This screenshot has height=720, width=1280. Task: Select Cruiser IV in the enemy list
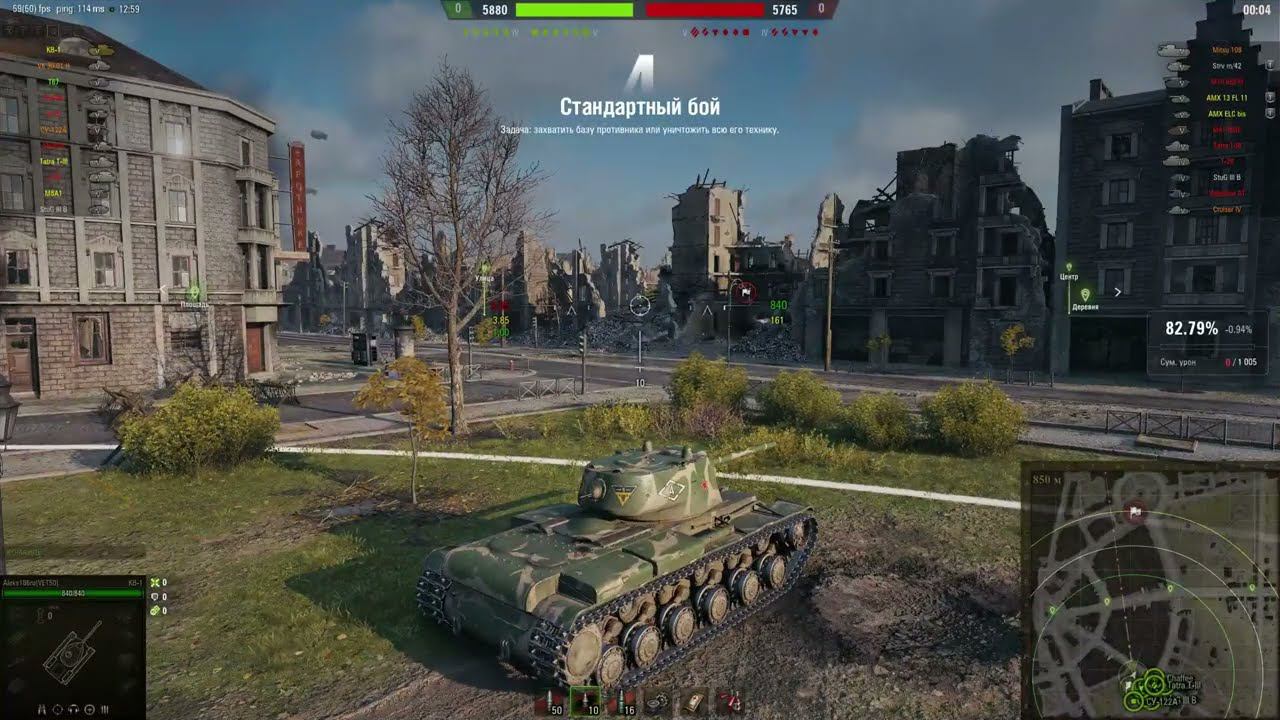pyautogui.click(x=1225, y=209)
